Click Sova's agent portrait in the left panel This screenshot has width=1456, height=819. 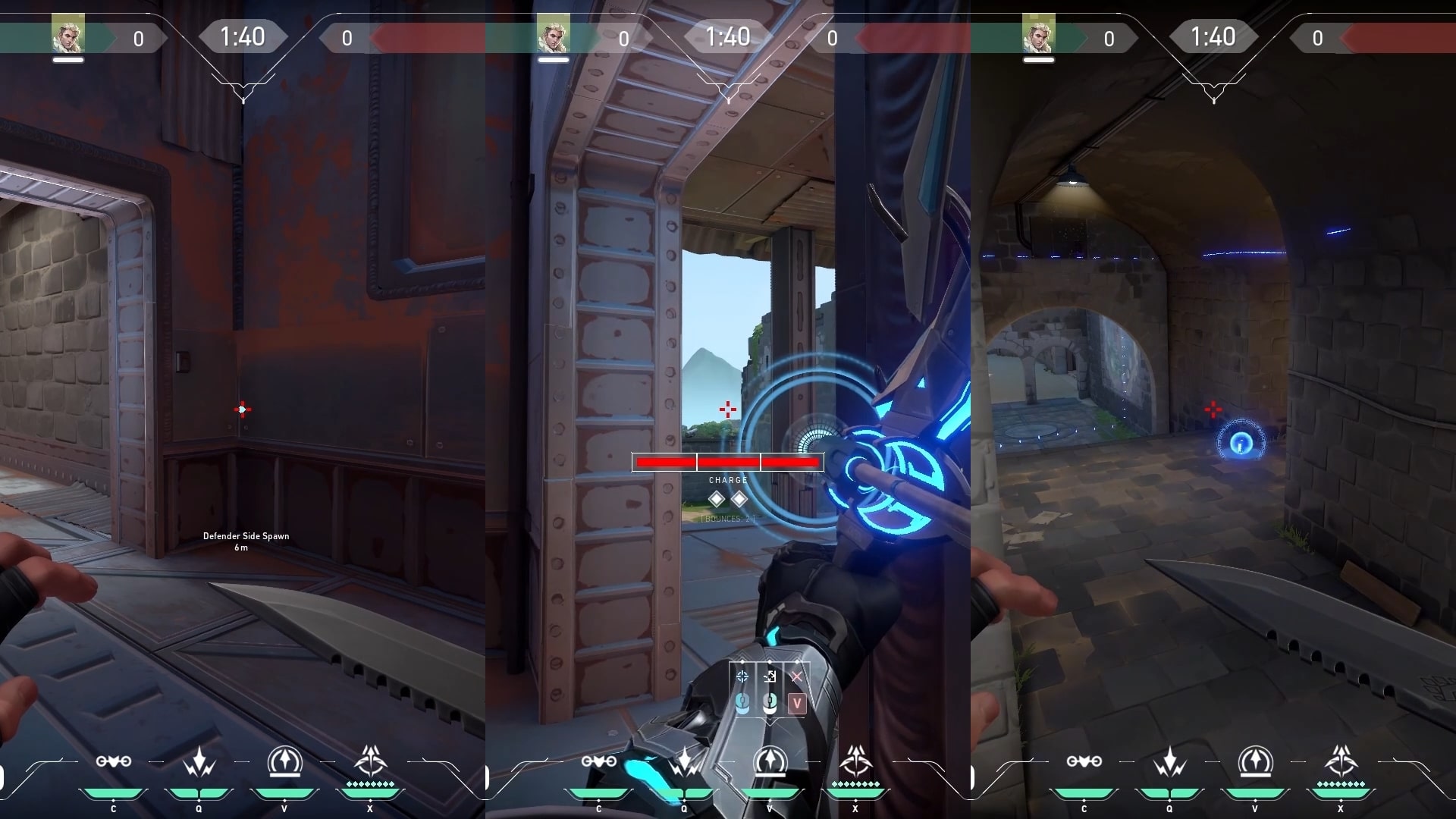click(67, 36)
